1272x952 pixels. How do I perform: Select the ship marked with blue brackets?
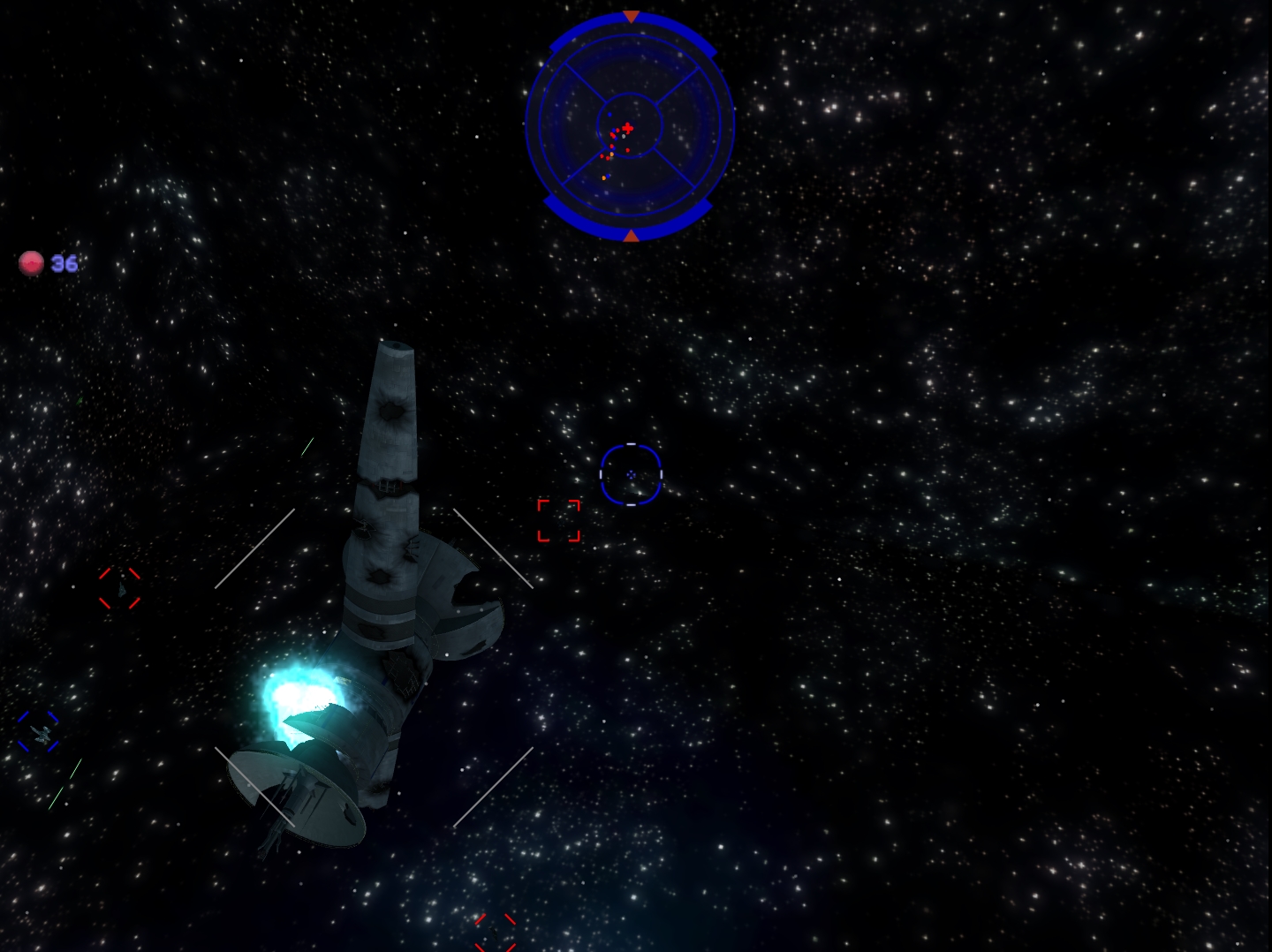[x=39, y=731]
